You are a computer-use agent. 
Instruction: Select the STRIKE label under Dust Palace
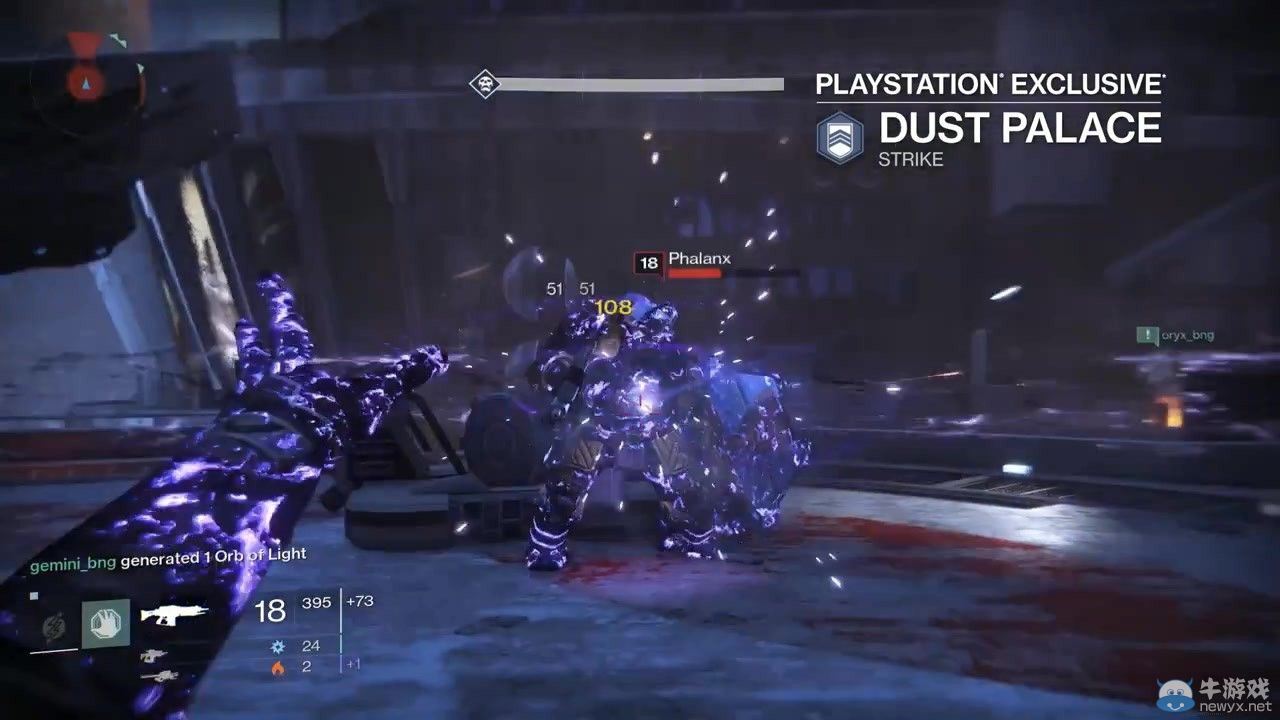(x=911, y=158)
